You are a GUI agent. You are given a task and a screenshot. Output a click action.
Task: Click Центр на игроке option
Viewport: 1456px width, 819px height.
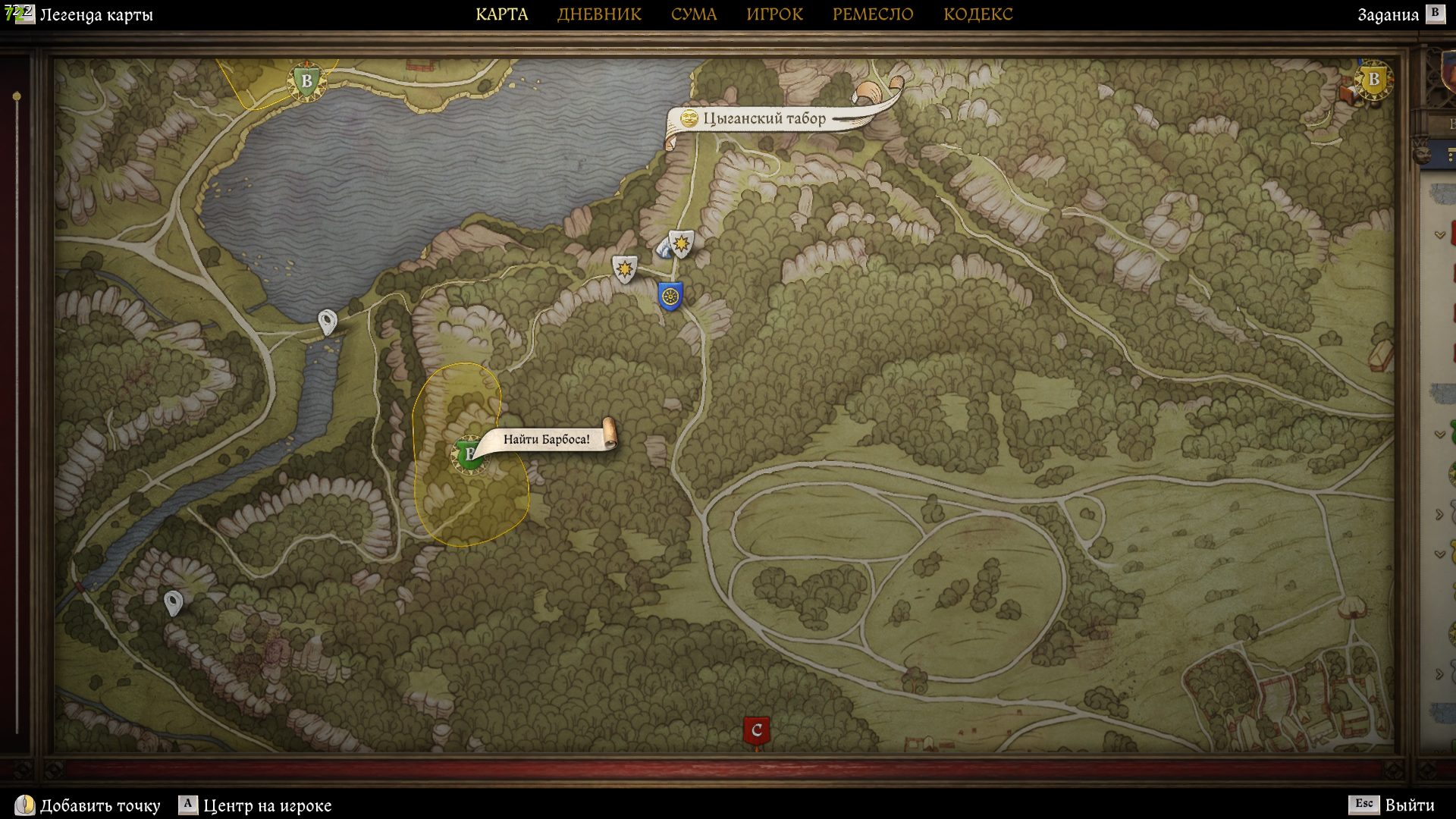pos(267,805)
